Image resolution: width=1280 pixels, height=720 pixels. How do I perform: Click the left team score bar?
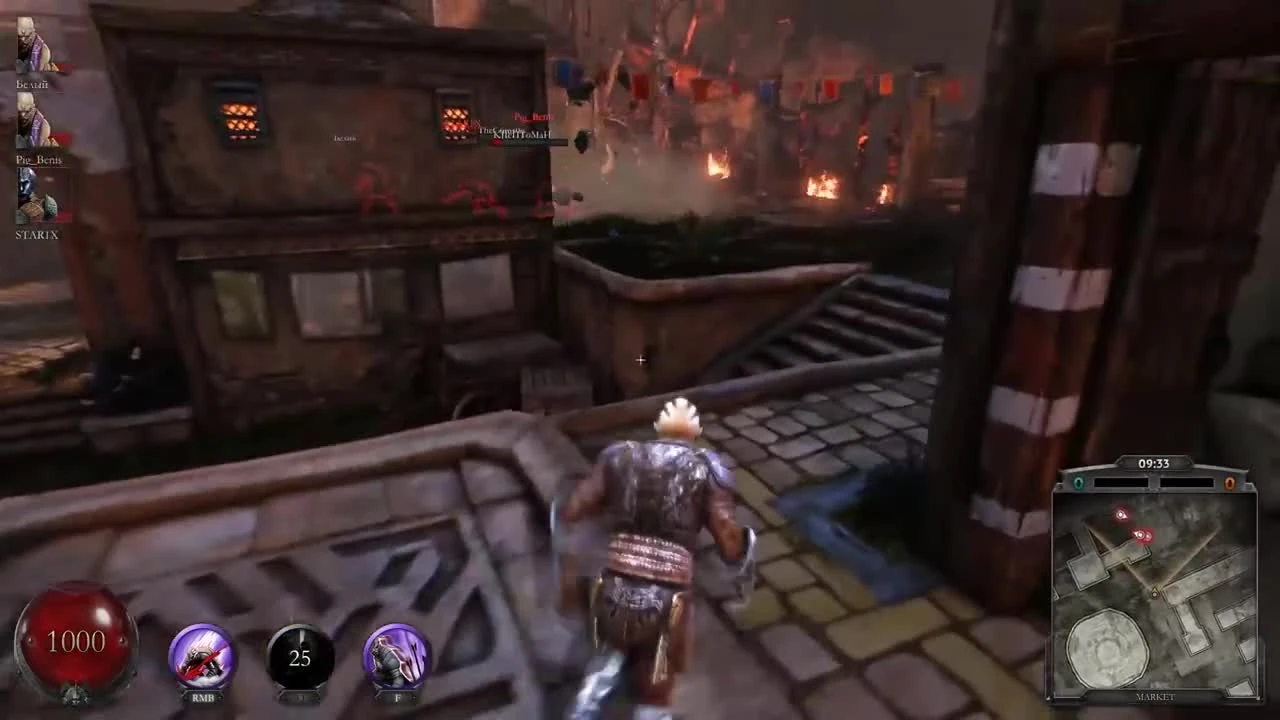point(1120,483)
